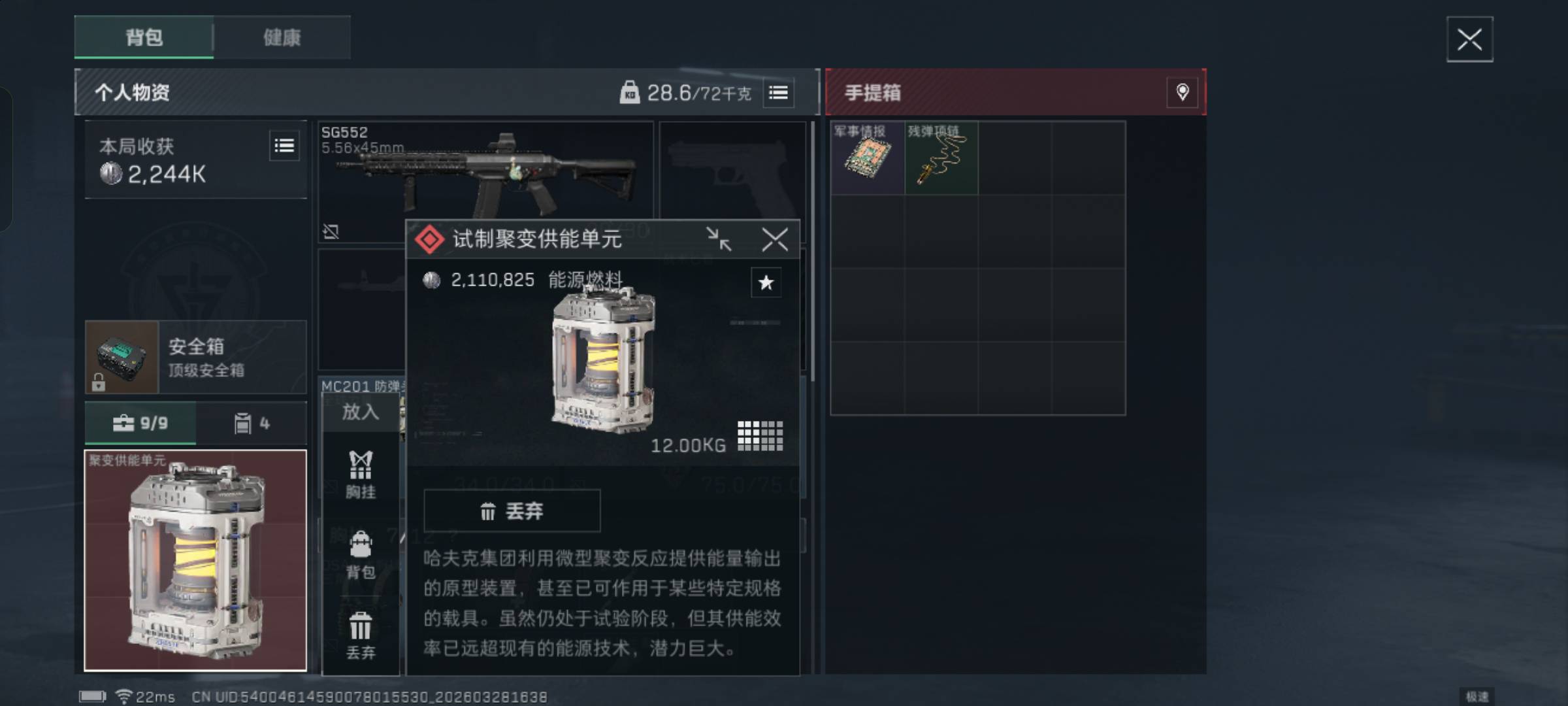The width and height of the screenshot is (1568, 706).
Task: Open the earnings detail icon next to 本局收获
Action: click(x=284, y=145)
